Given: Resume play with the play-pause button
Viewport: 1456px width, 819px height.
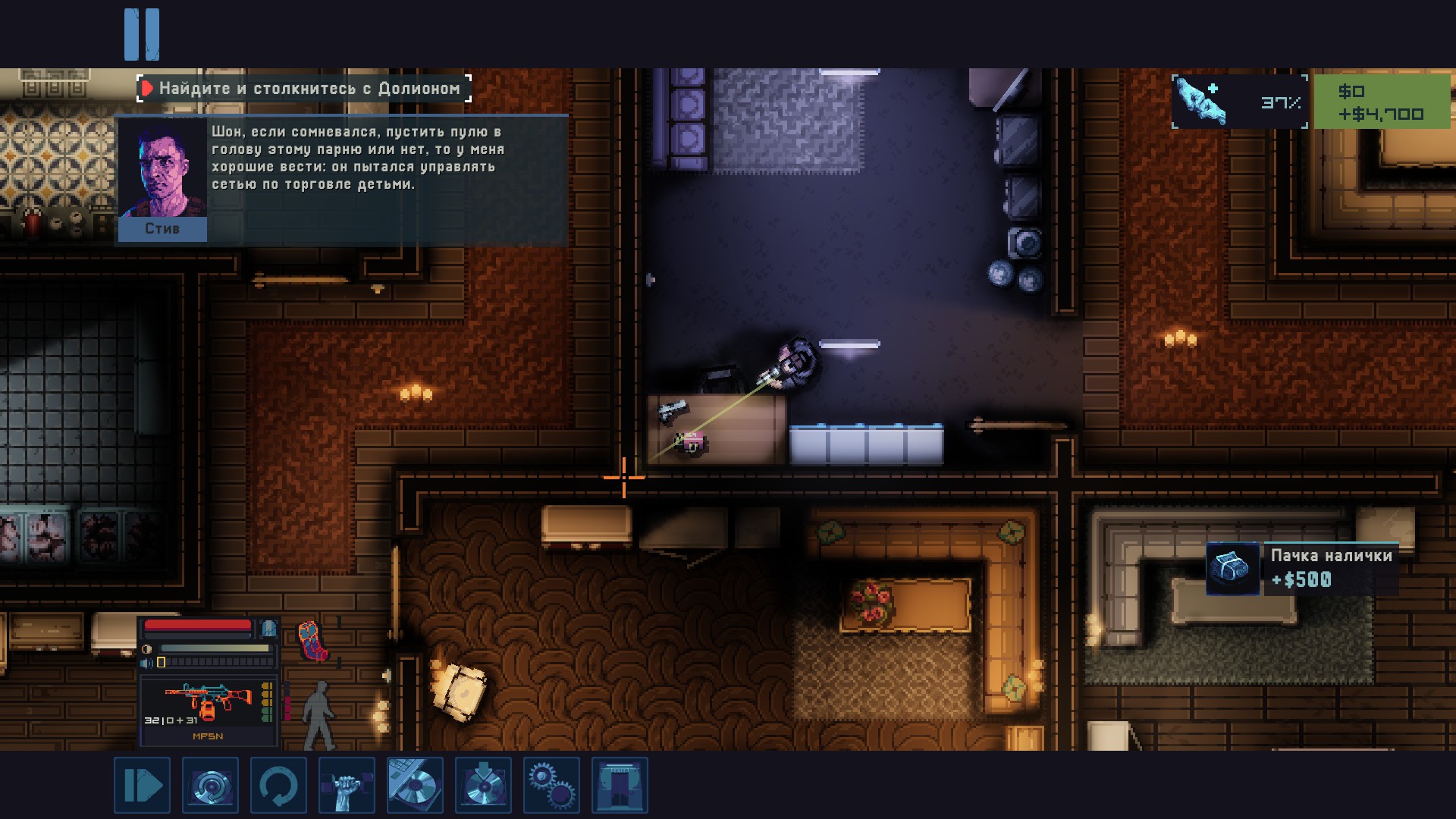Looking at the screenshot, I should pos(142,785).
